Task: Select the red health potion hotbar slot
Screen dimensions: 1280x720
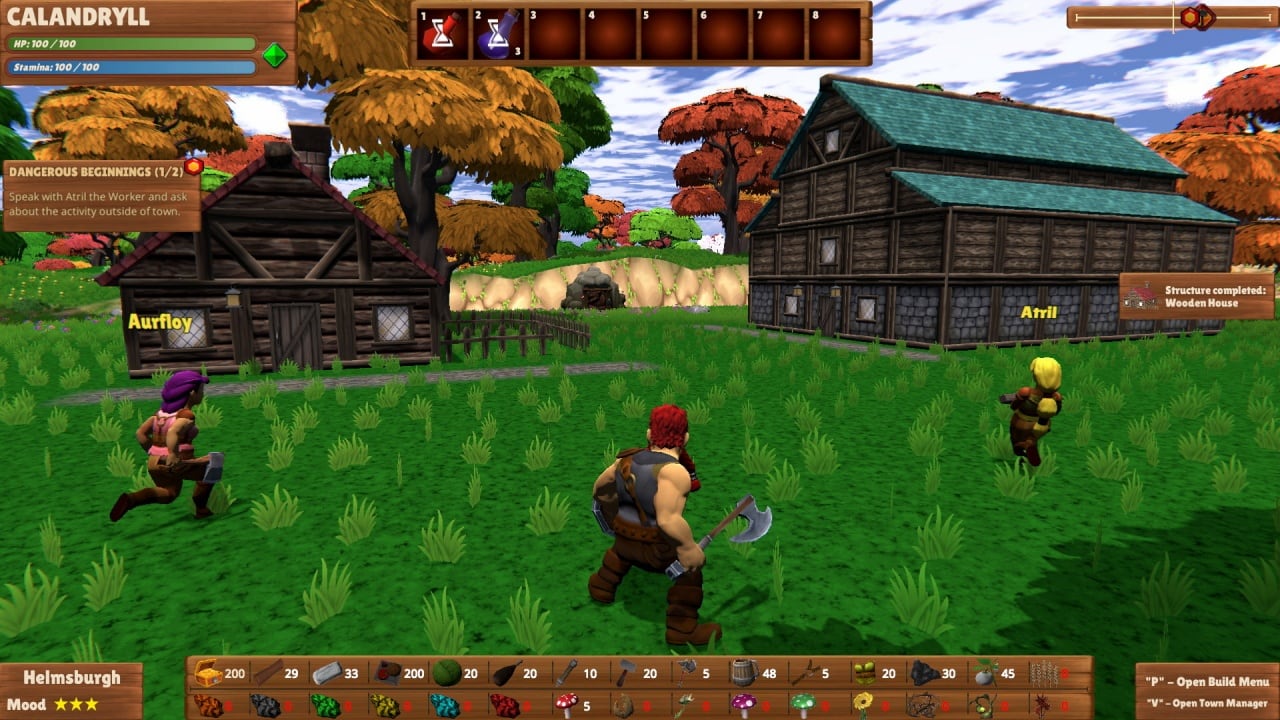Action: click(x=443, y=35)
